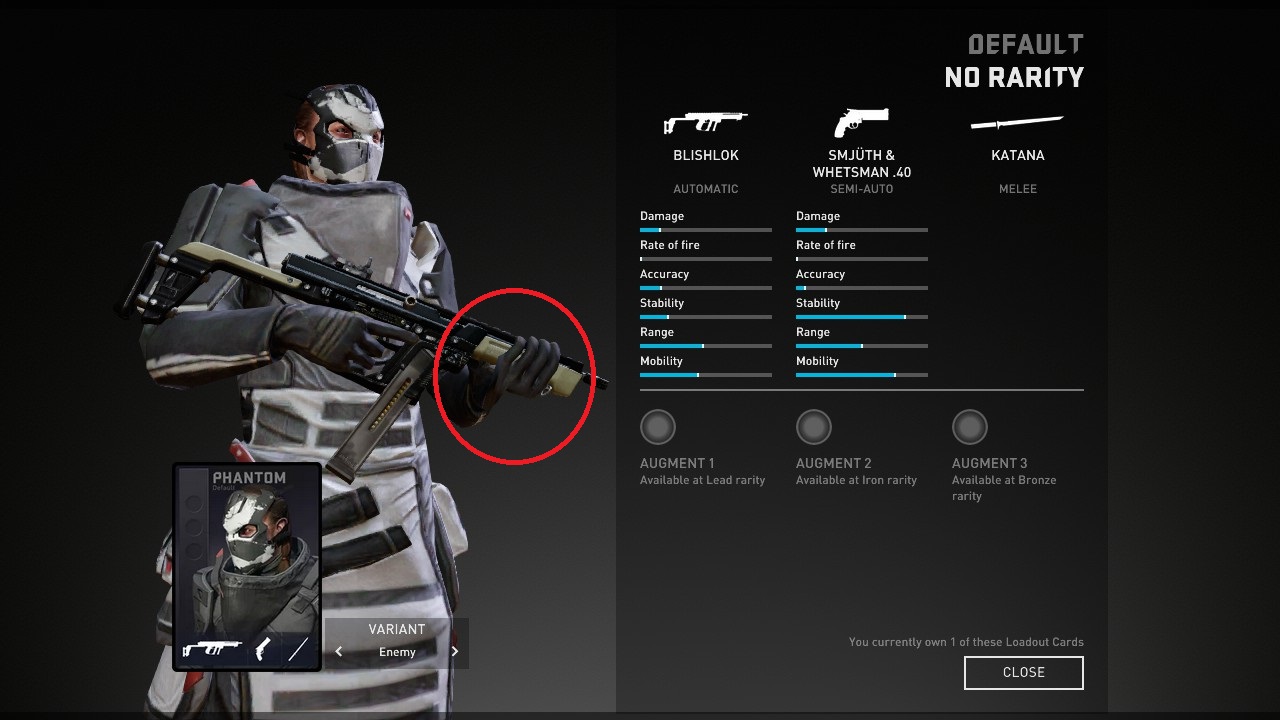Click the Augment 3 slot
This screenshot has height=720, width=1280.
(970, 428)
